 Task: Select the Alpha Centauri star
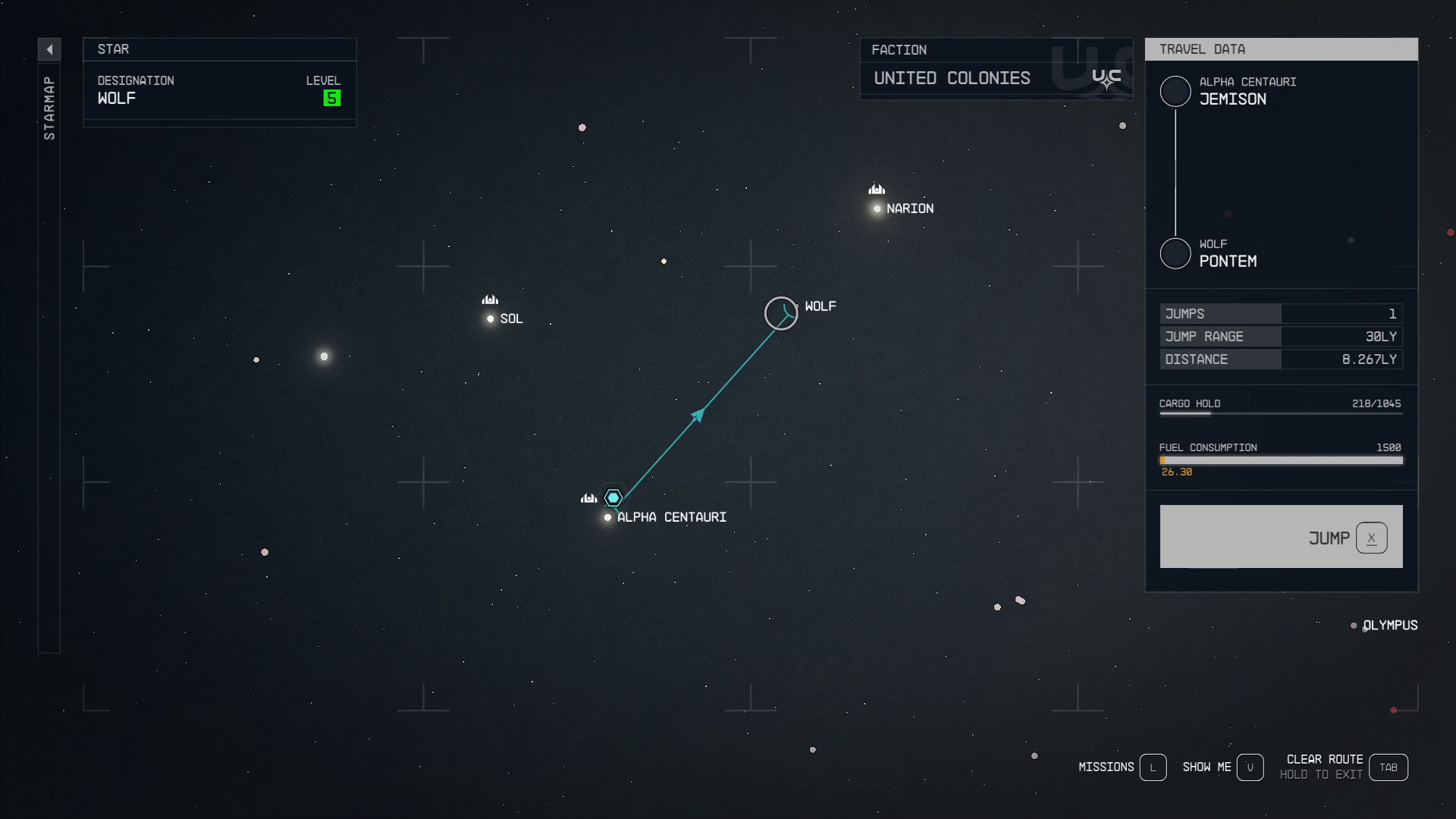607,517
